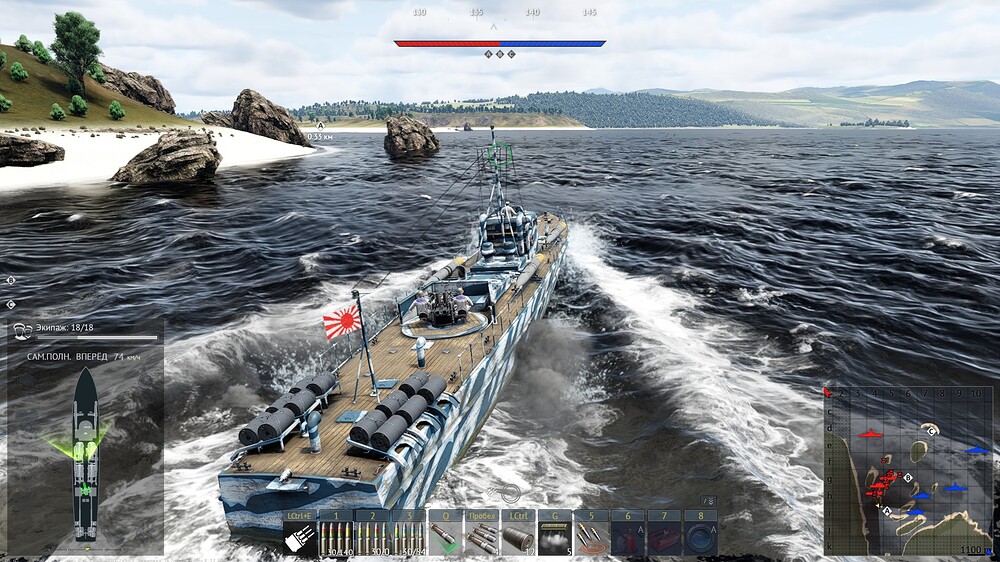The width and height of the screenshot is (1000, 562).
Task: Activate the porthole icon in slot 8
Action: click(698, 538)
